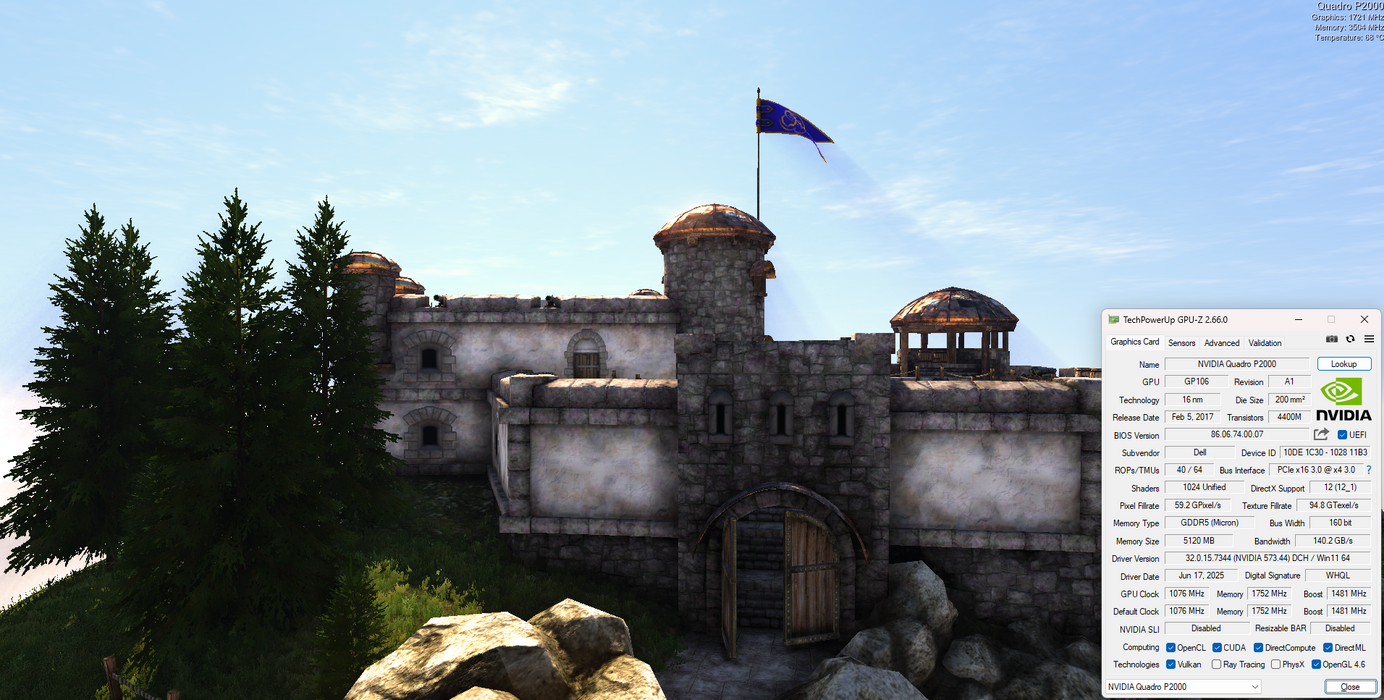The height and width of the screenshot is (700, 1384).
Task: Switch to the GPU-Z Sensors tab
Action: pyautogui.click(x=1181, y=343)
